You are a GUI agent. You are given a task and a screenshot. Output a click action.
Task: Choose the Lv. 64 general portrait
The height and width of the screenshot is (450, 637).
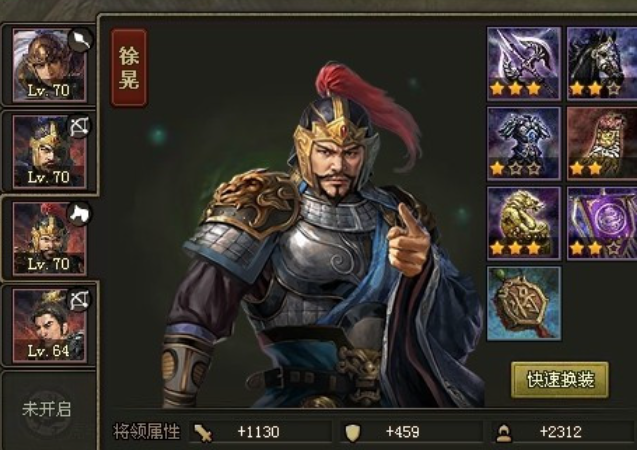48,324
